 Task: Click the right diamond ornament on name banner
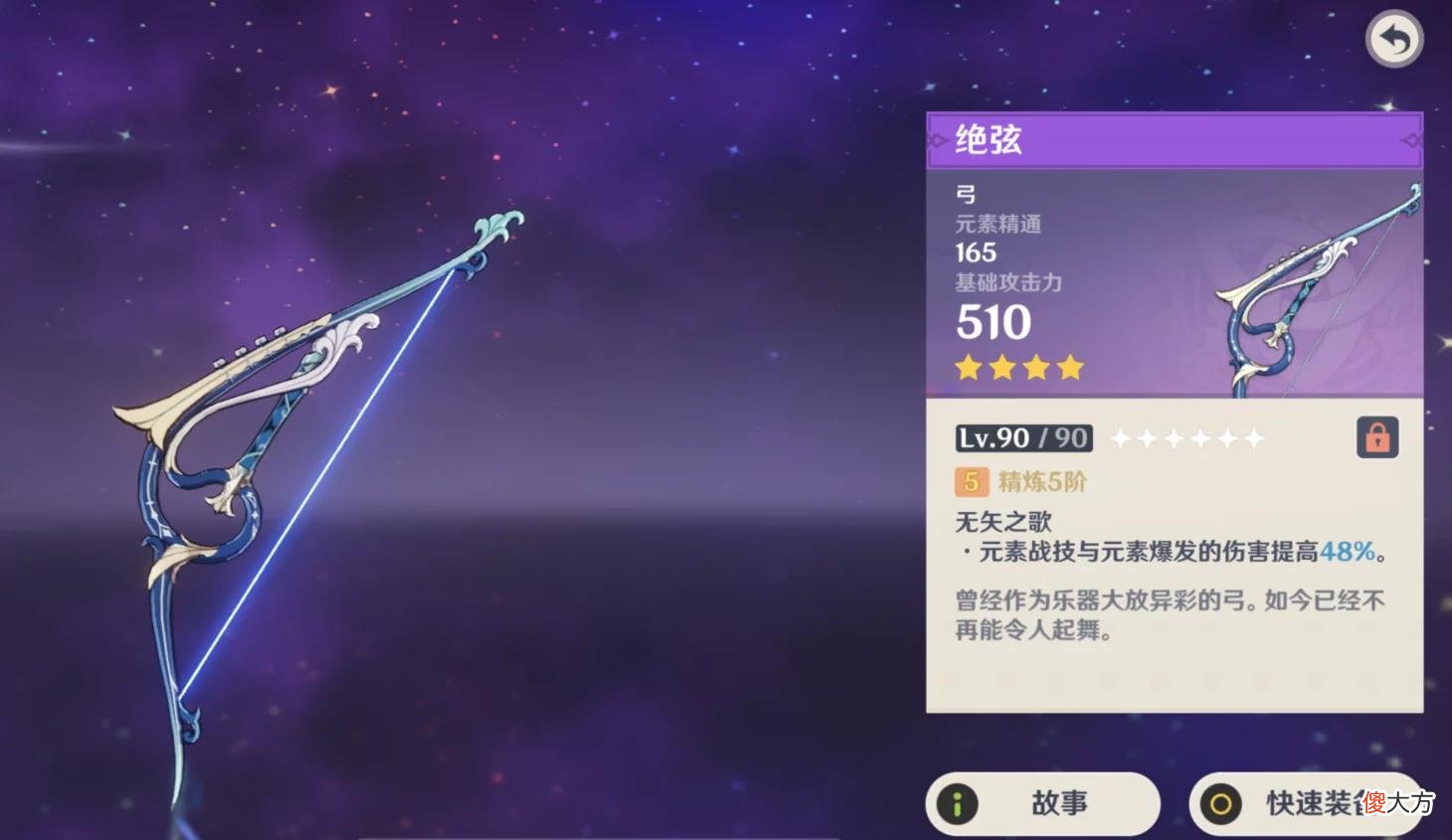1411,140
